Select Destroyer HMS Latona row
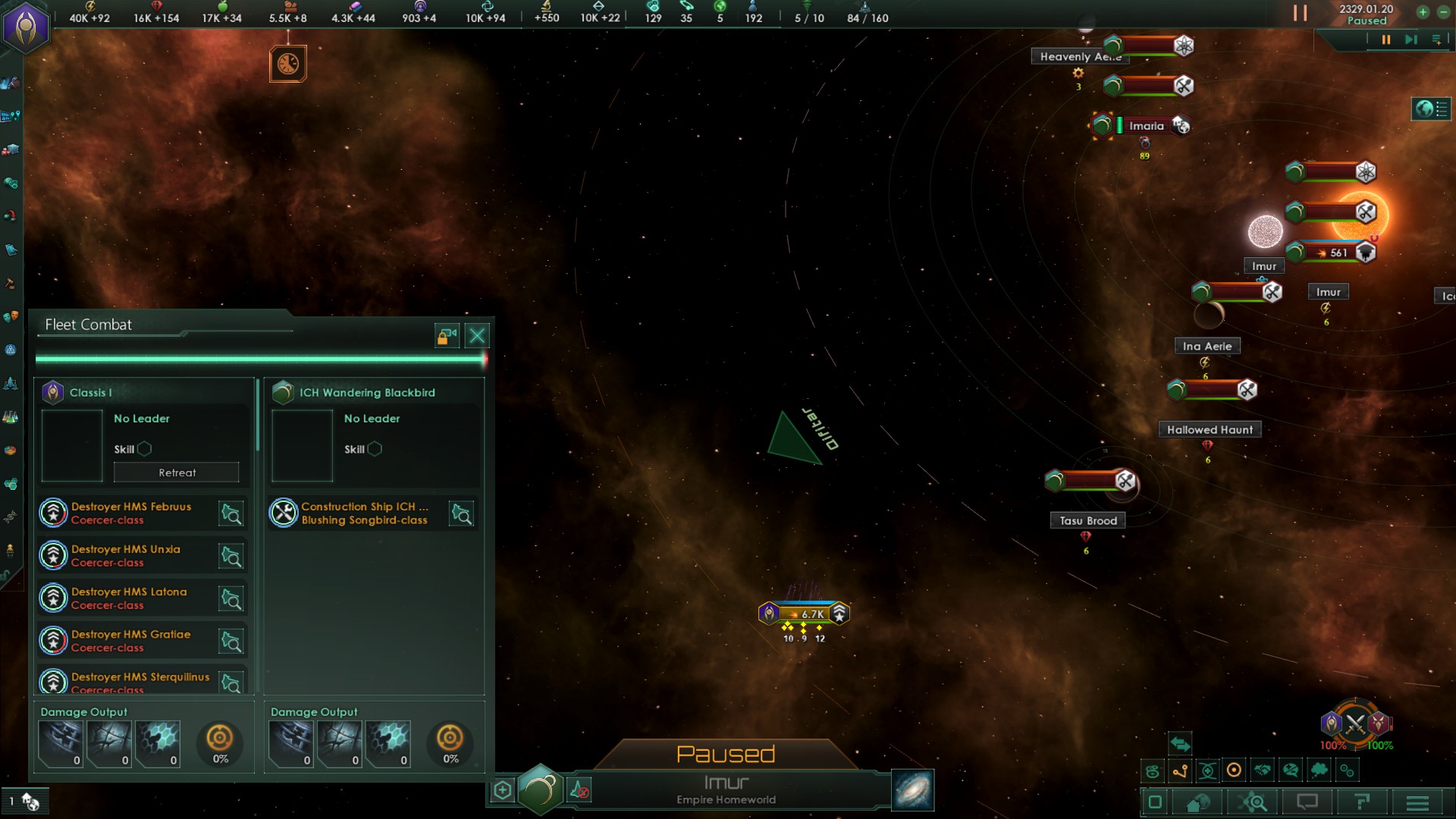 129,598
